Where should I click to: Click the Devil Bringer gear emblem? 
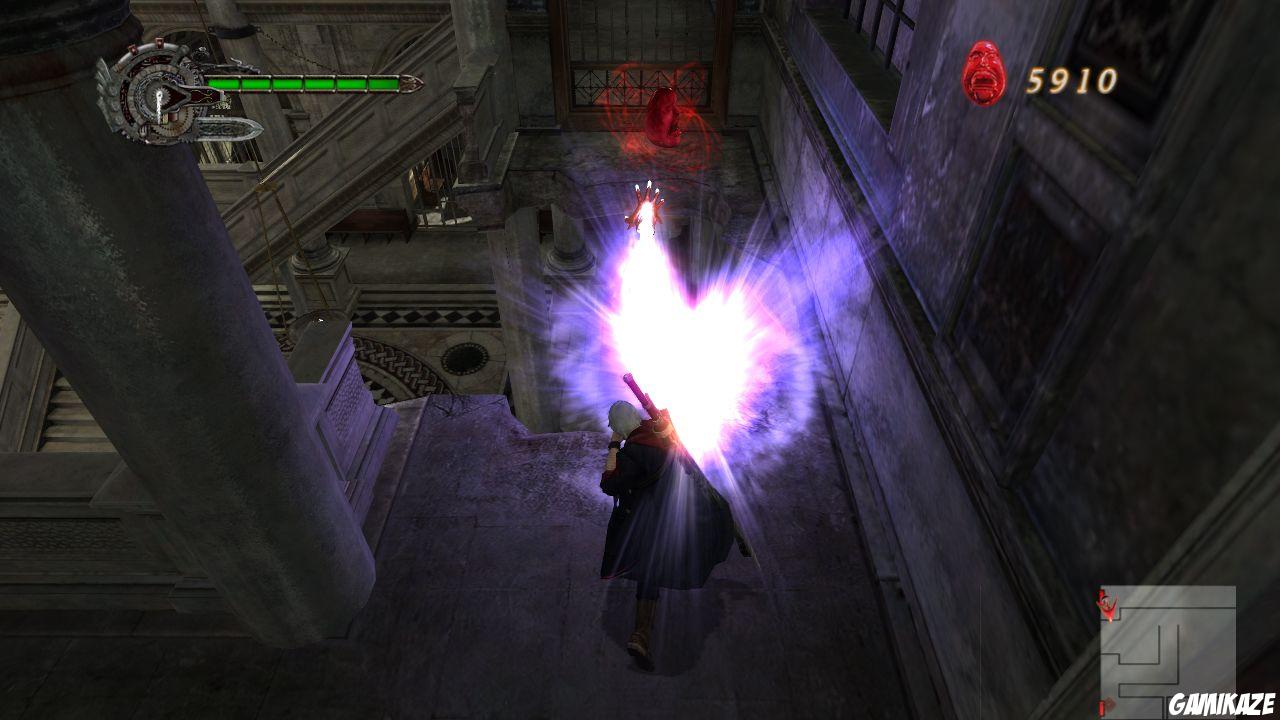pyautogui.click(x=160, y=95)
